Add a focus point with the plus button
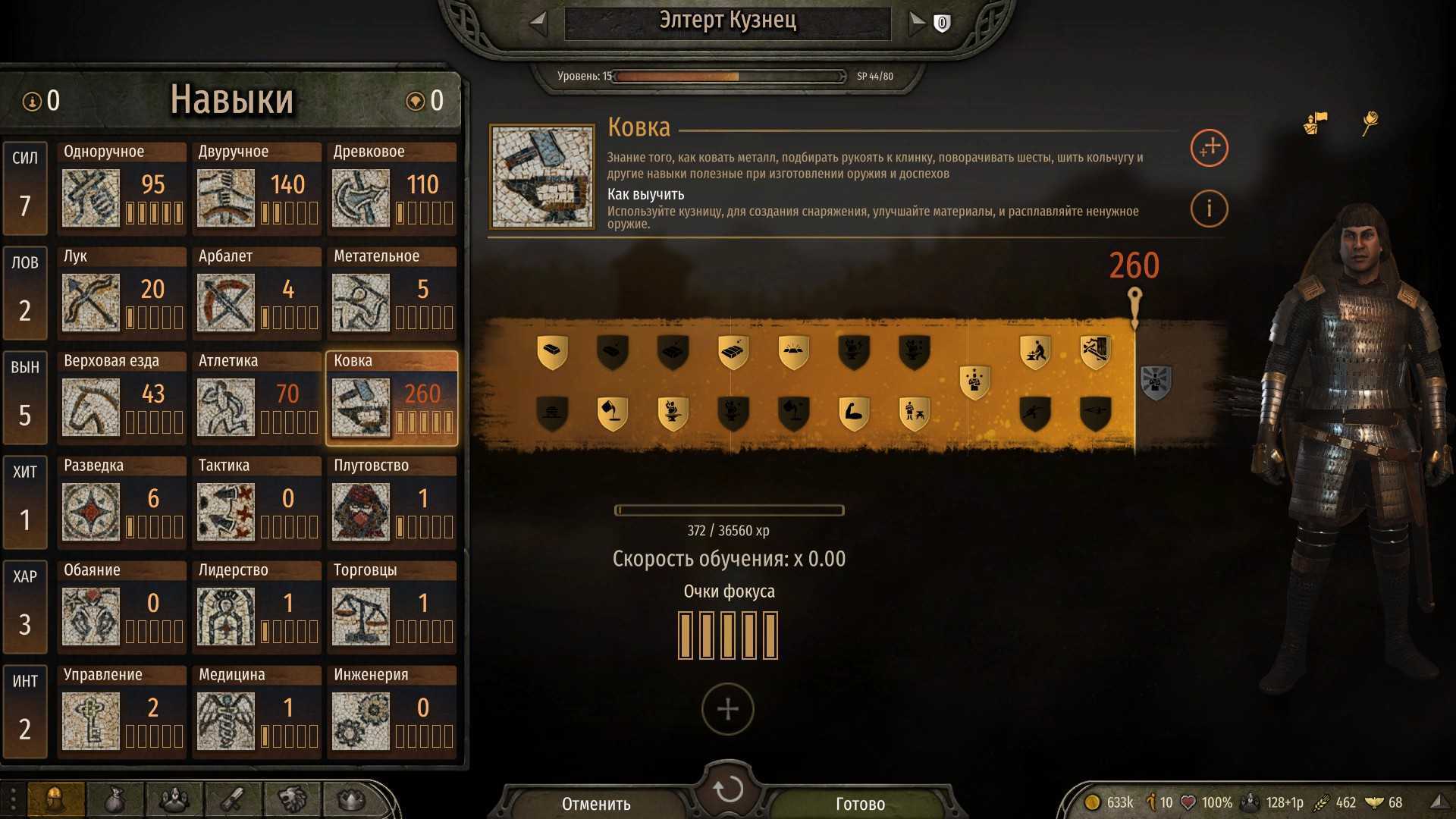 tap(728, 709)
